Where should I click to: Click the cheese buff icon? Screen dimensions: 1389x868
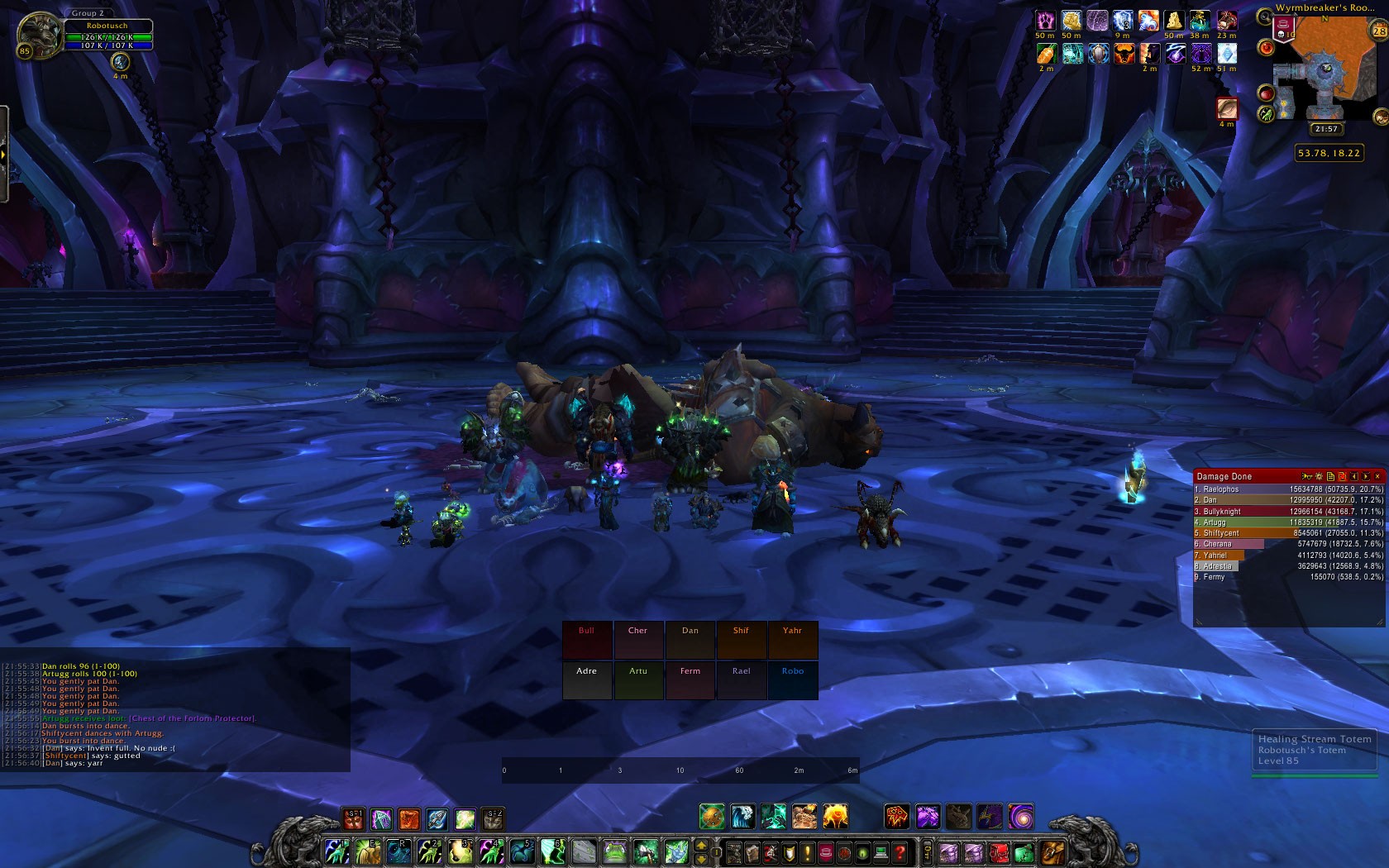tap(1175, 21)
